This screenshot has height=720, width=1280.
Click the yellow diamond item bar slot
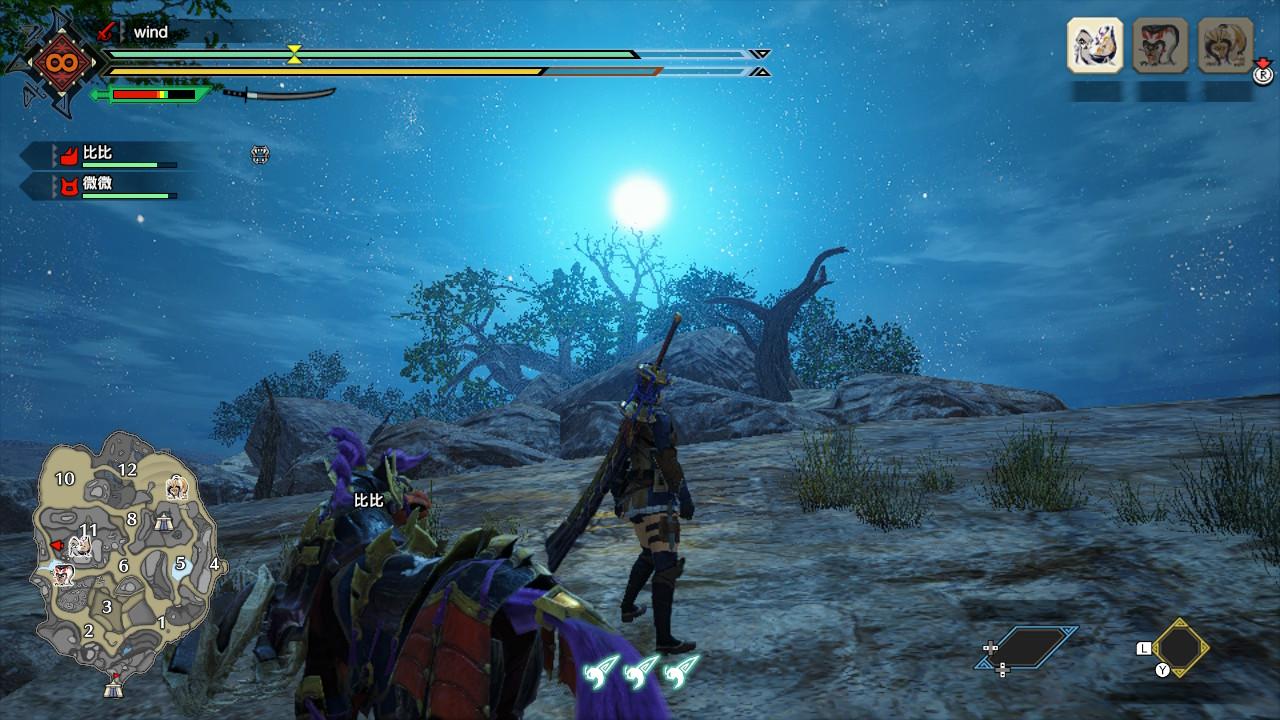coord(1180,647)
